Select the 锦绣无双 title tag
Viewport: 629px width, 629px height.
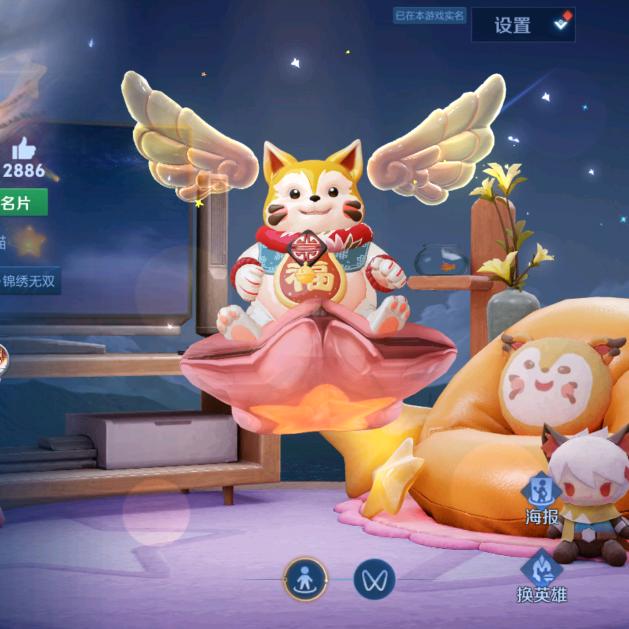30,281
